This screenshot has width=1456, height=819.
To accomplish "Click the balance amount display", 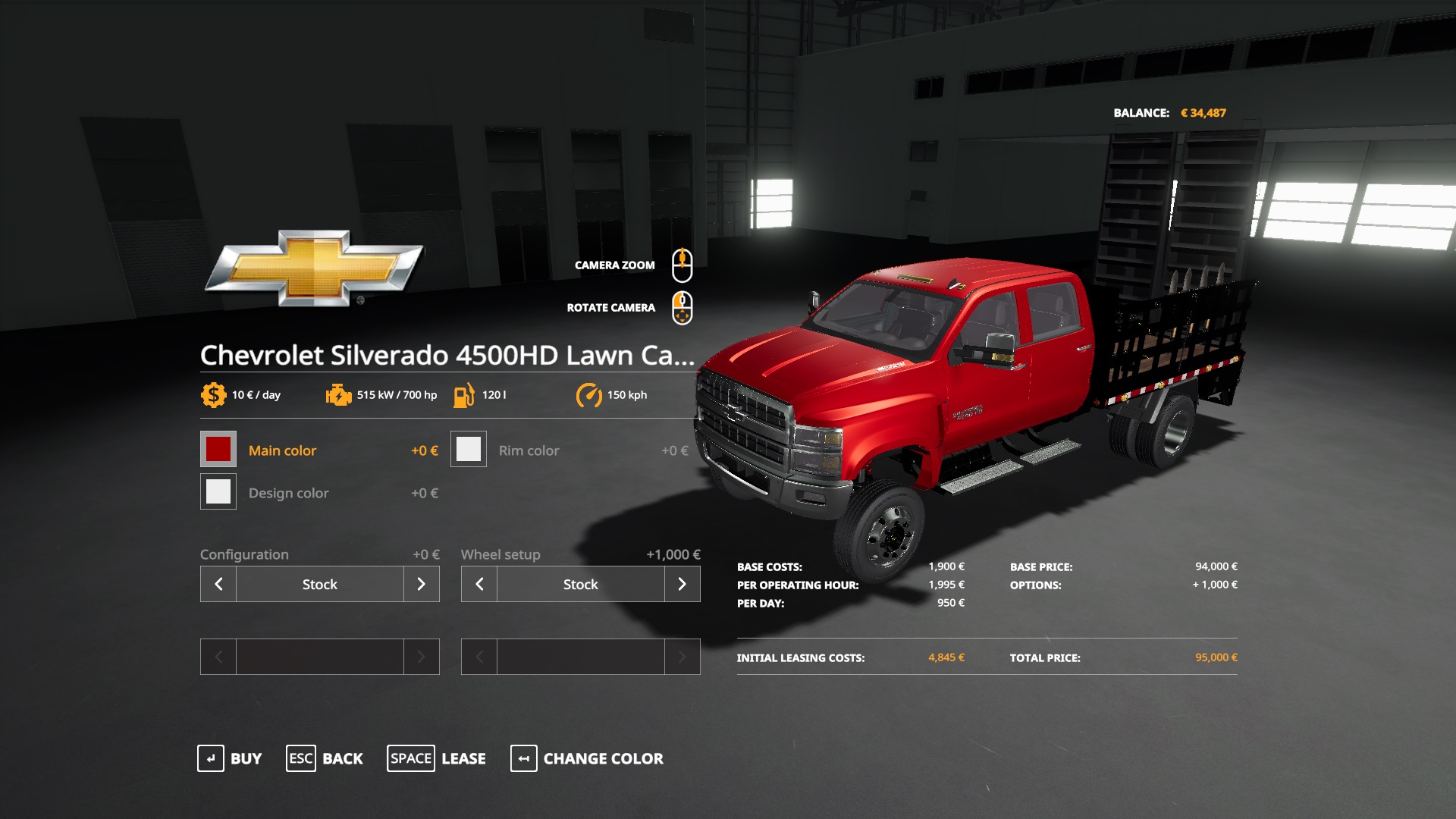I will point(1205,111).
